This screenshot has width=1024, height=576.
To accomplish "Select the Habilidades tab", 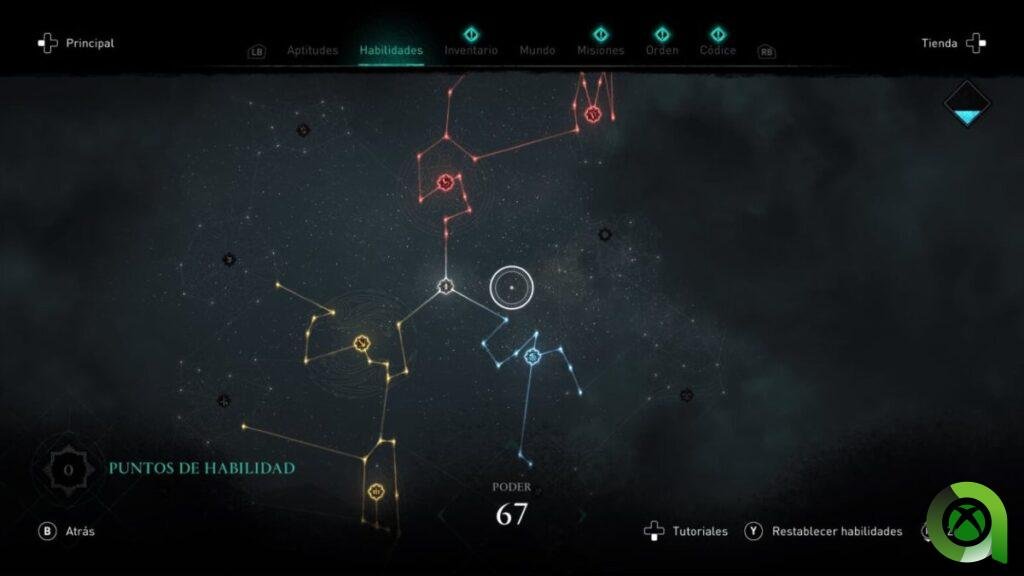I will 391,50.
